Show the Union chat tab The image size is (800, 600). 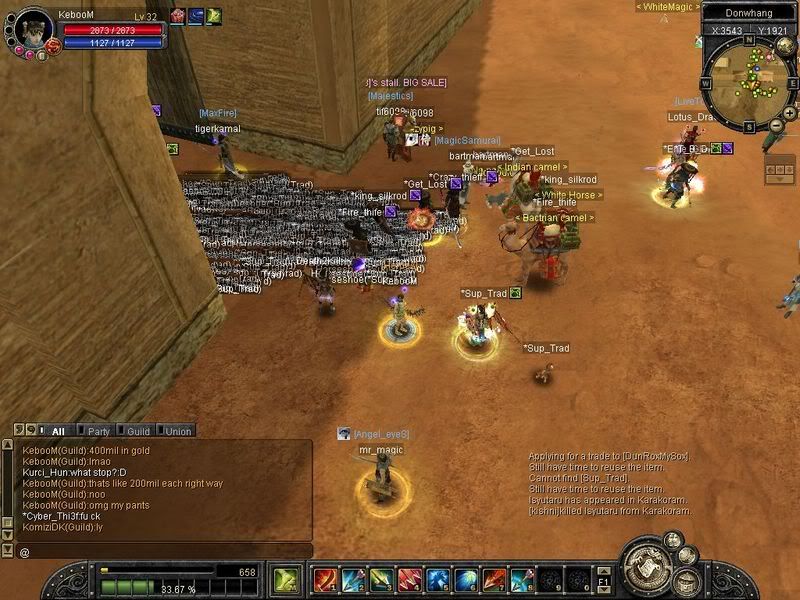(178, 431)
